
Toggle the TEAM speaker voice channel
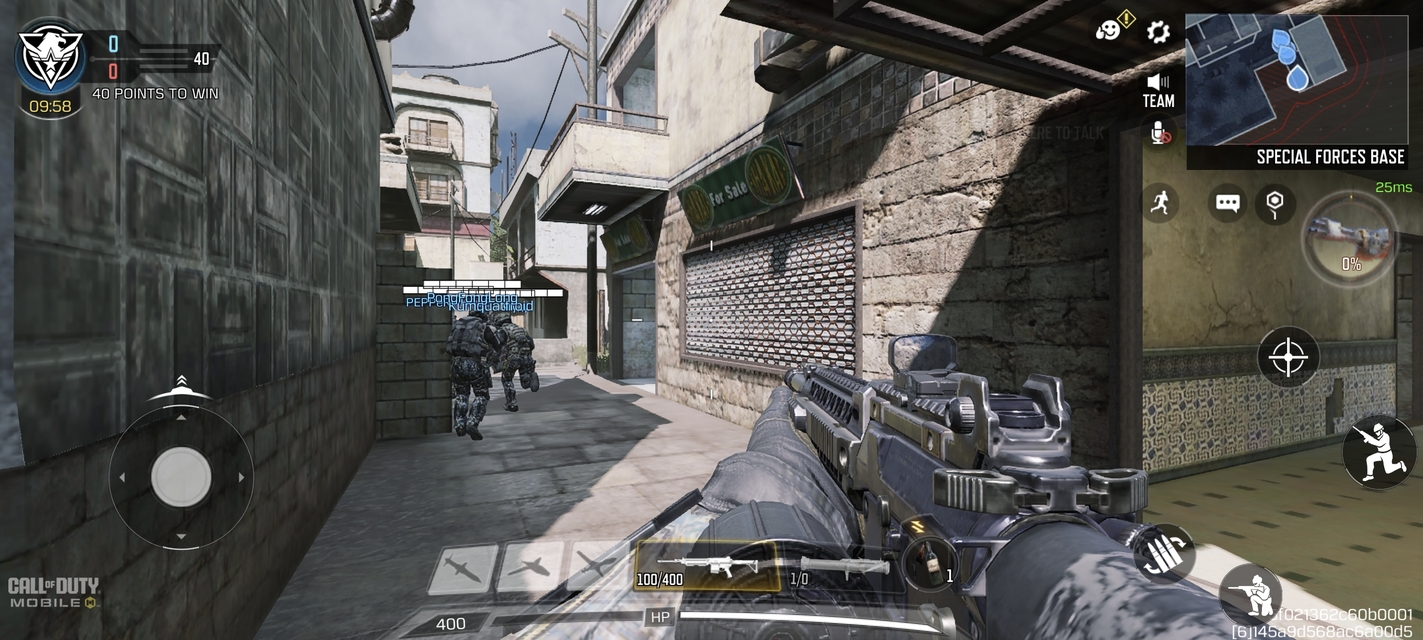(x=1158, y=89)
